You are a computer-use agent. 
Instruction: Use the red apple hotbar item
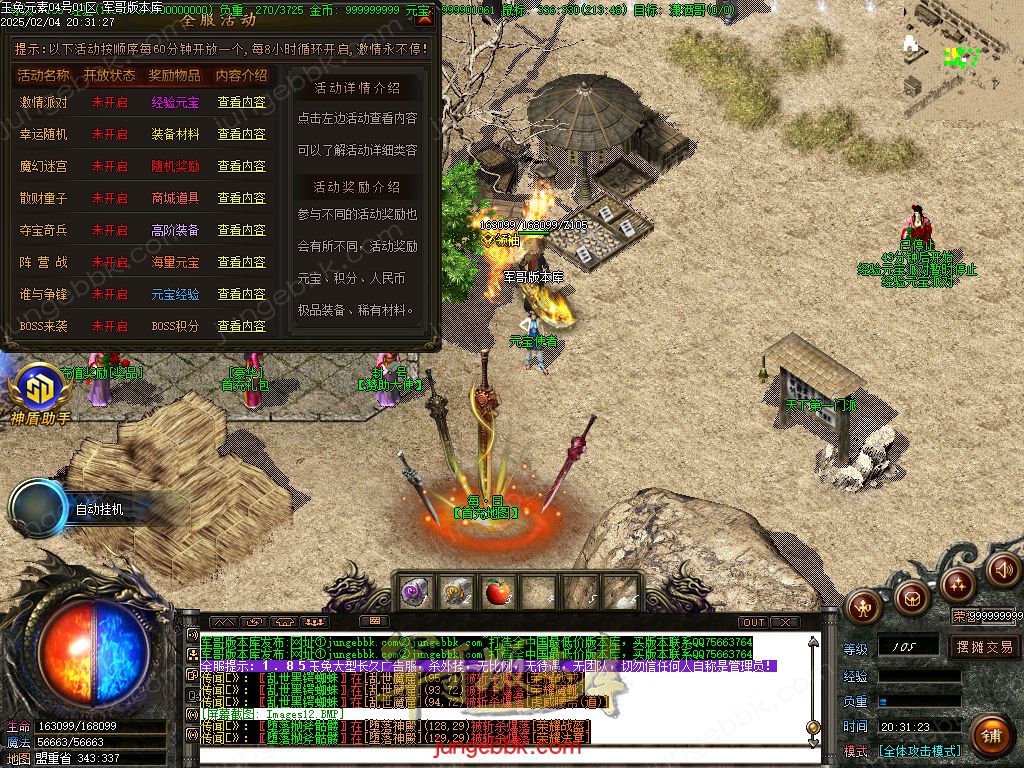tap(496, 593)
